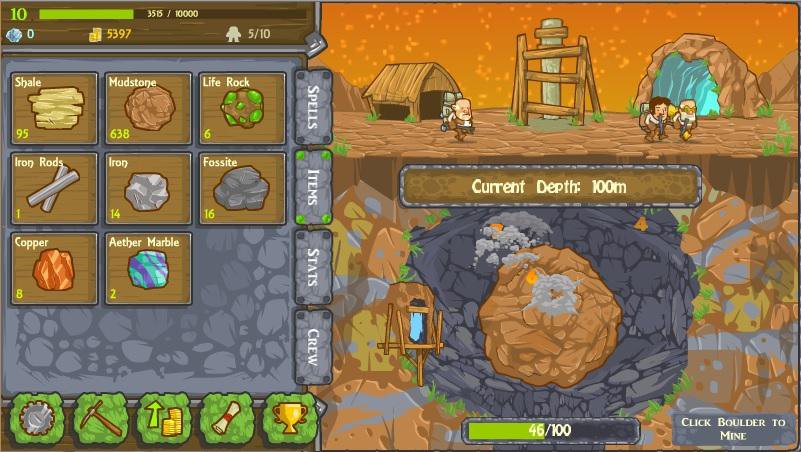
Task: Select the Copper ore slot
Action: pyautogui.click(x=55, y=268)
